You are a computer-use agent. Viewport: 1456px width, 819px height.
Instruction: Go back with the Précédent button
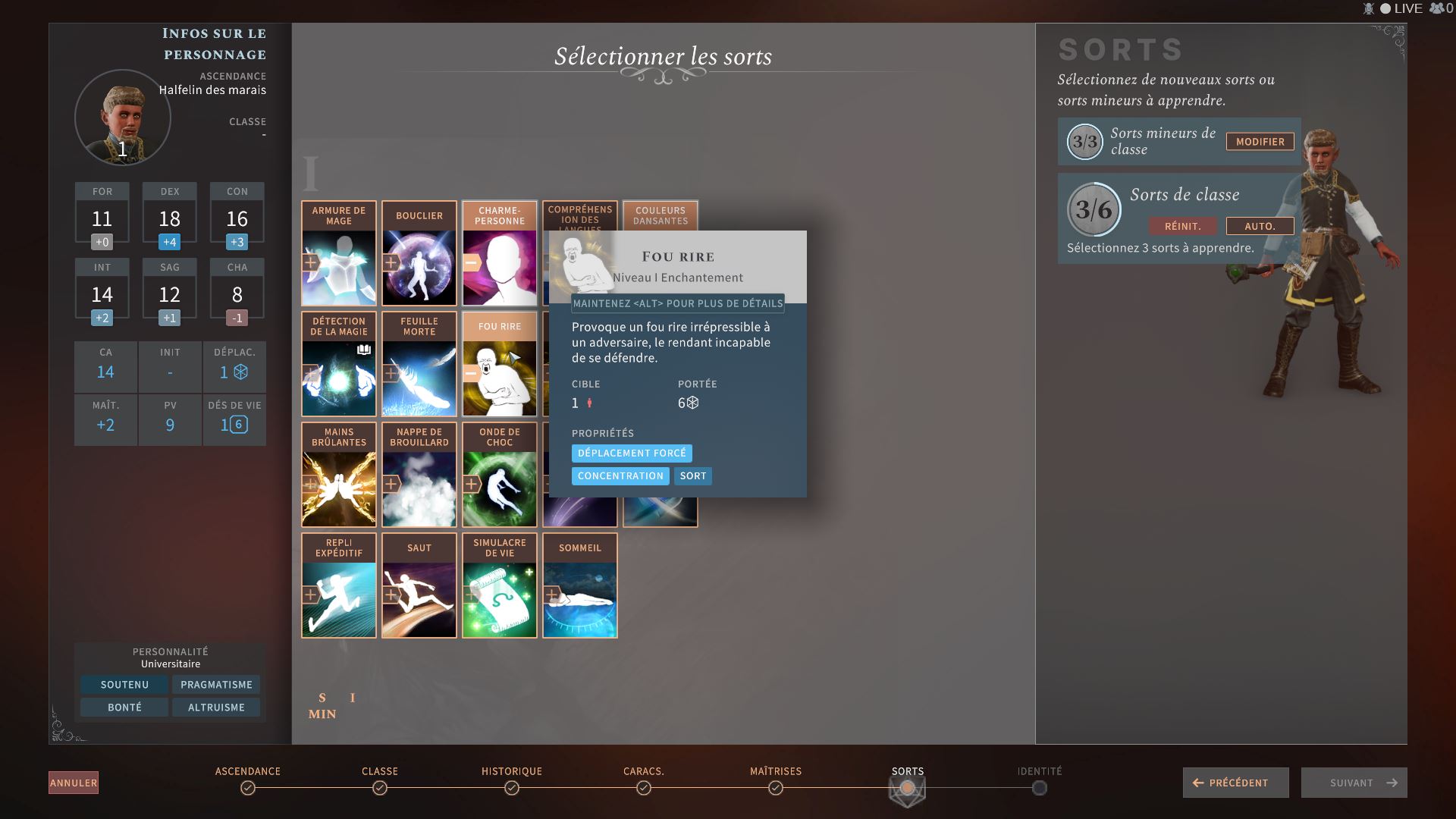(x=1235, y=783)
